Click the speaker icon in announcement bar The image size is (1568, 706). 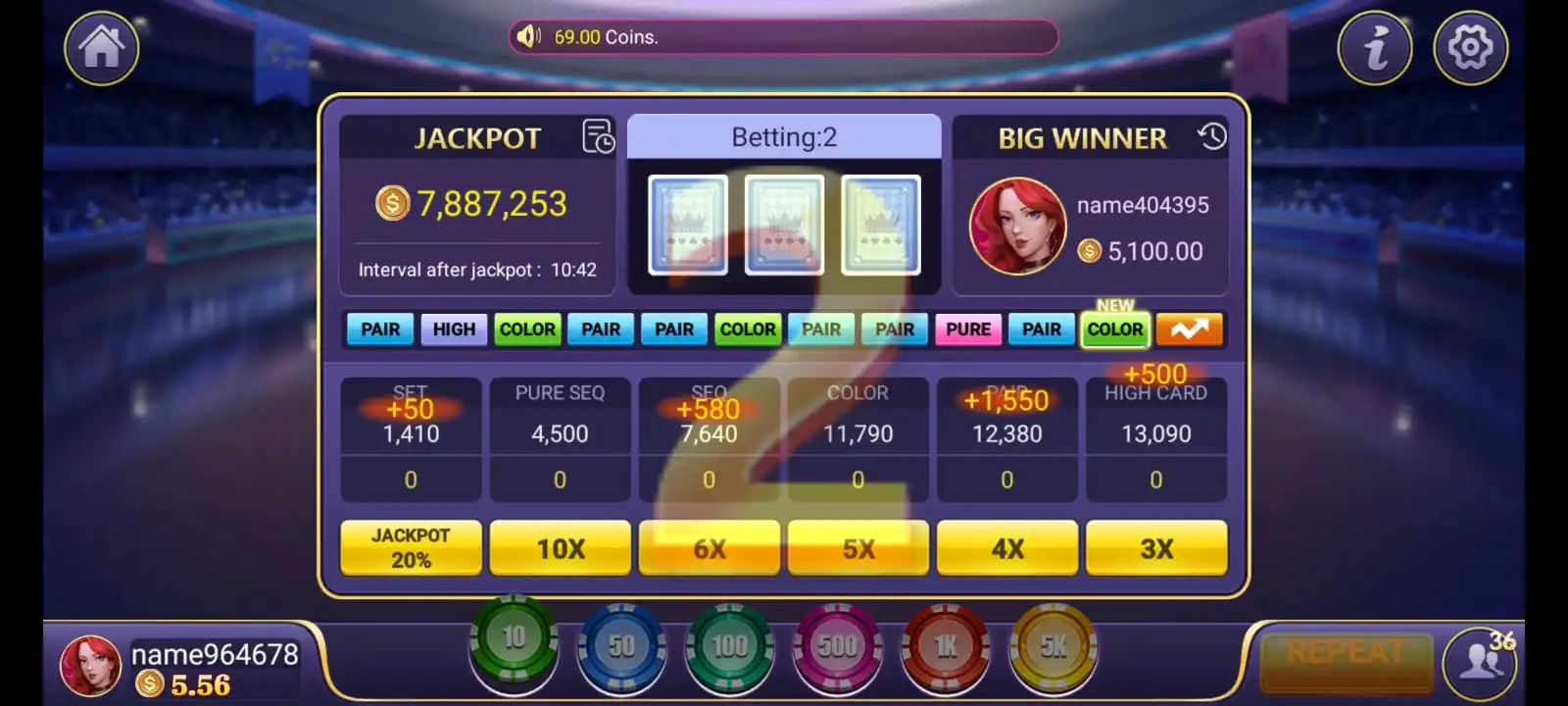528,37
